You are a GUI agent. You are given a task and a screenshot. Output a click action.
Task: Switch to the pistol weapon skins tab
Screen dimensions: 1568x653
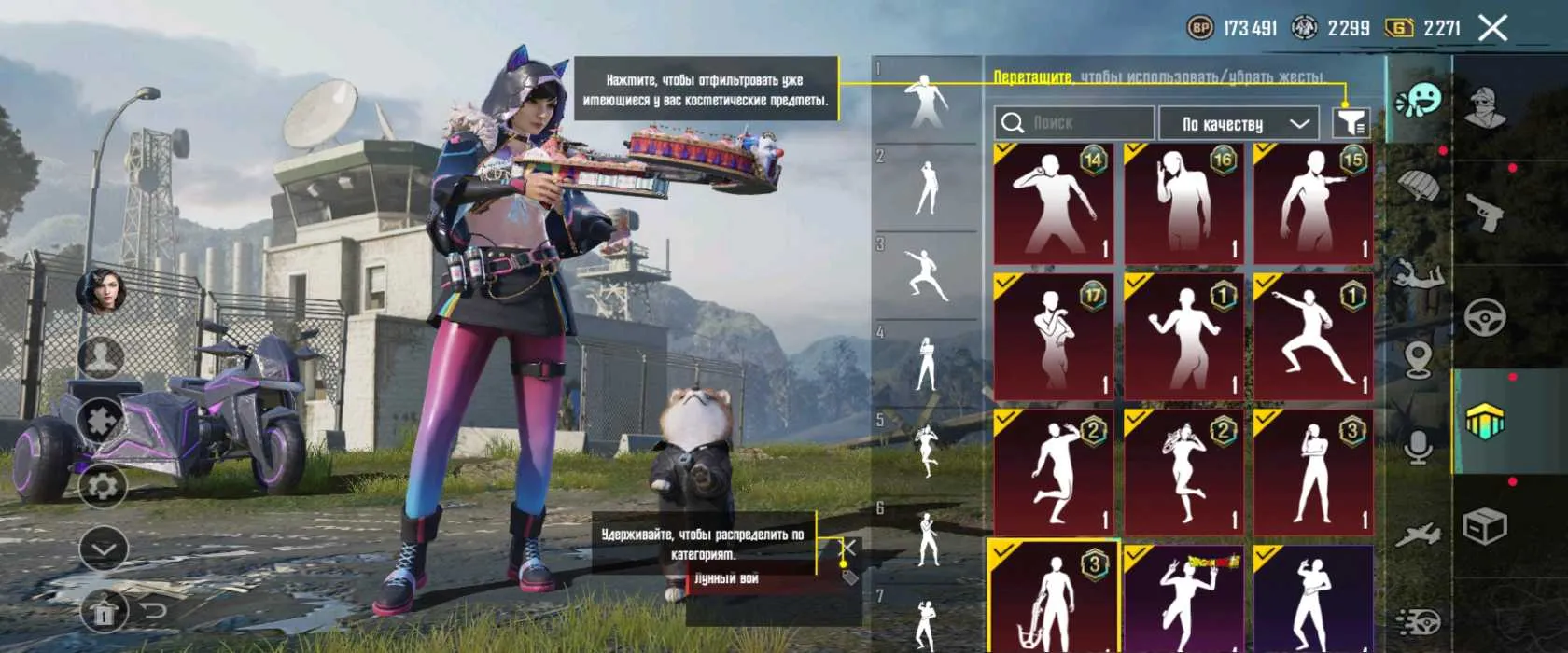tap(1484, 212)
